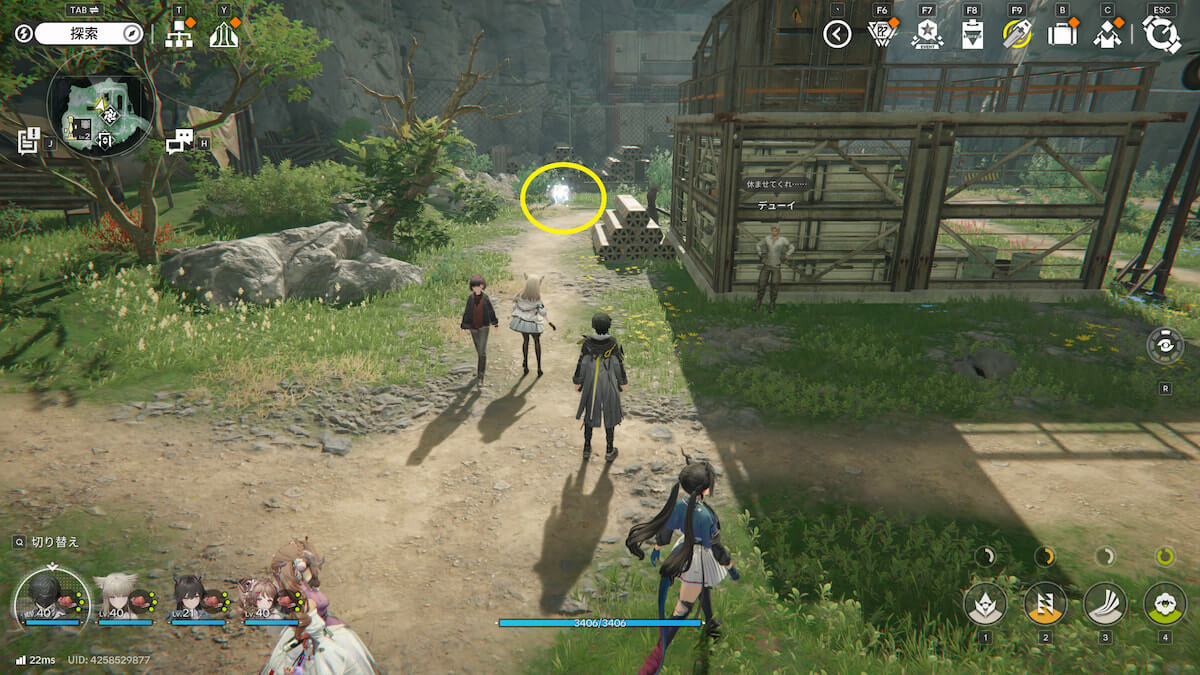Activate the wing-shaped third skill icon

1105,603
